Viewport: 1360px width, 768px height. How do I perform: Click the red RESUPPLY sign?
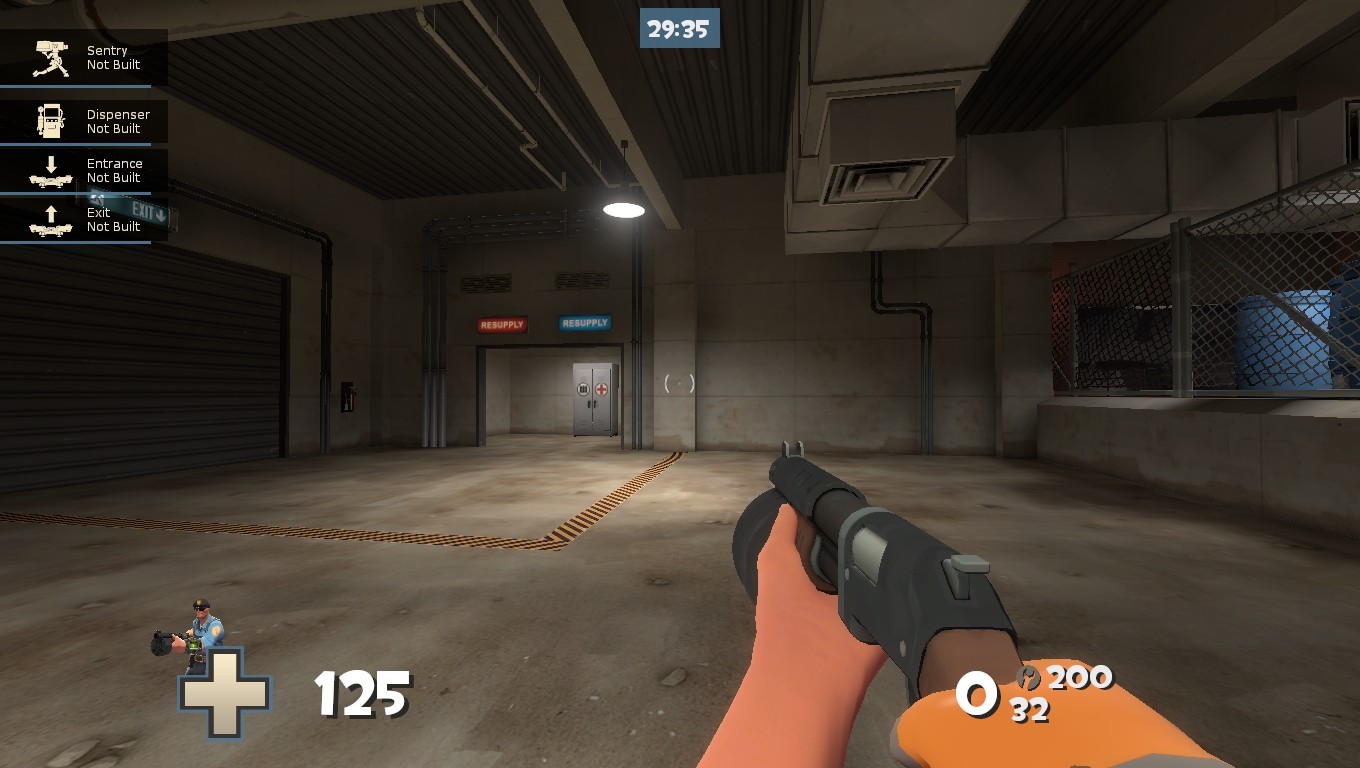coord(504,323)
